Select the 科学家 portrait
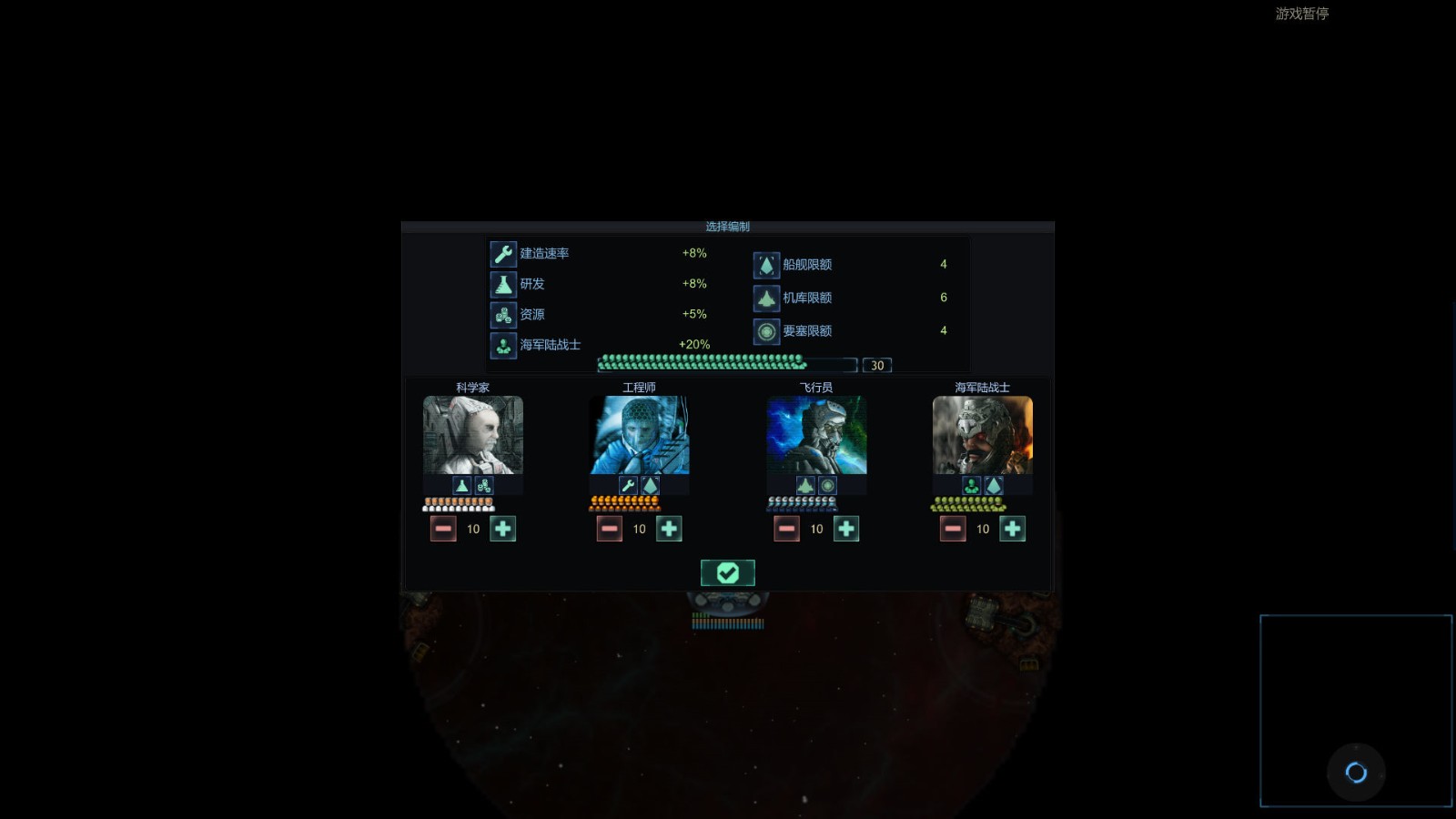 click(473, 435)
